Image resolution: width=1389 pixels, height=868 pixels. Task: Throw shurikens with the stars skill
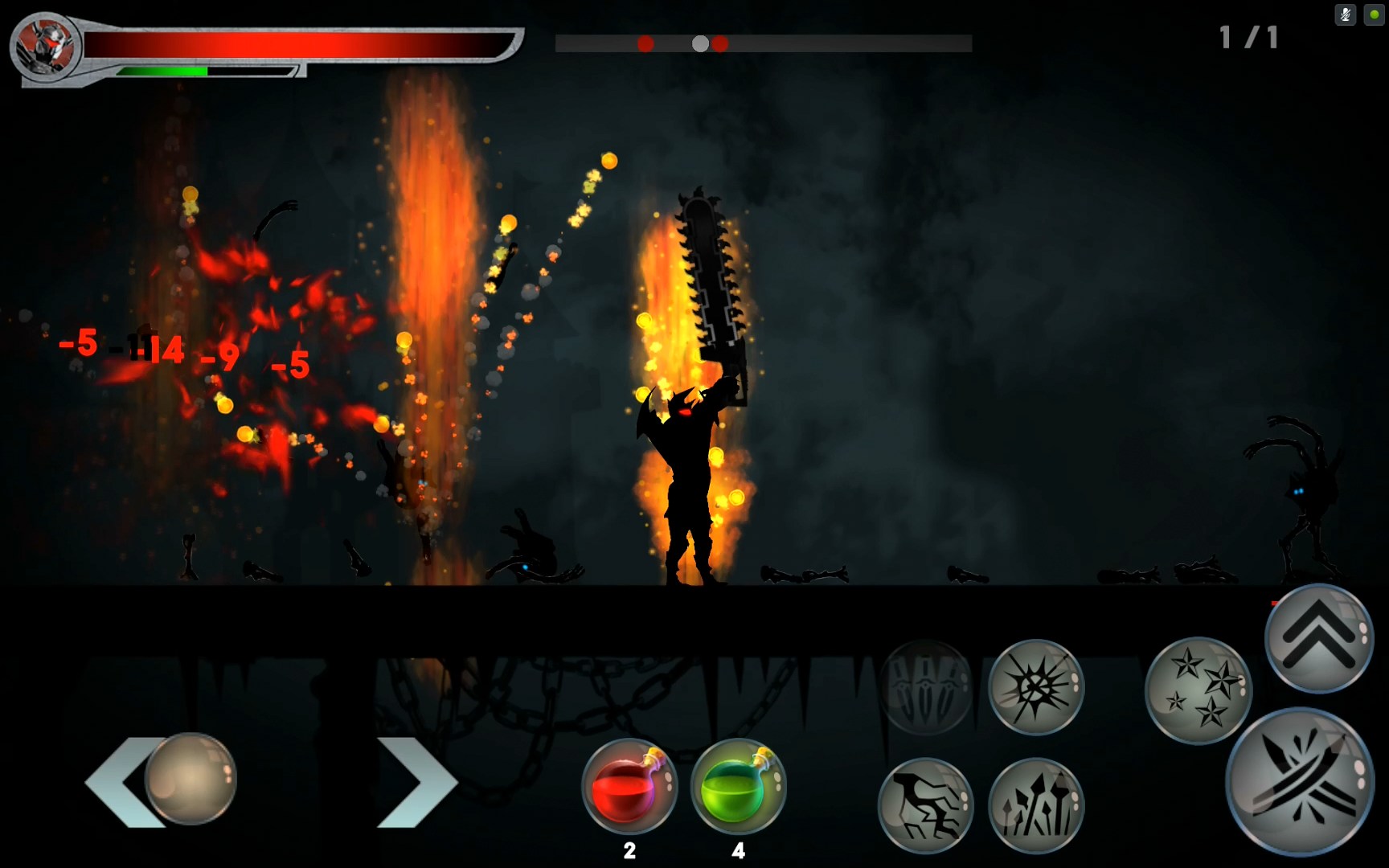(1198, 690)
